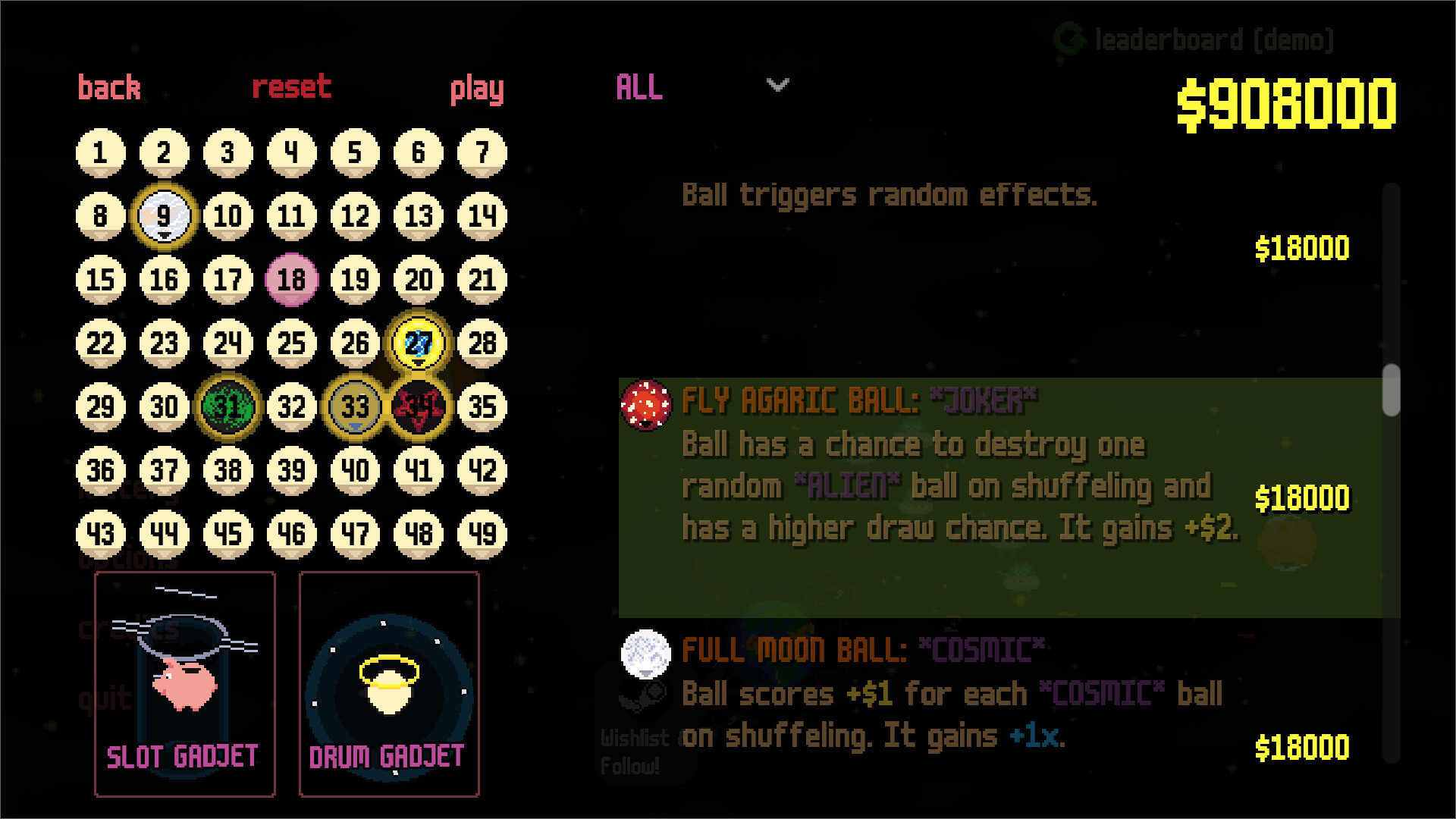The image size is (1456, 819).
Task: Toggle the moon ball number 9
Action: pos(164,215)
